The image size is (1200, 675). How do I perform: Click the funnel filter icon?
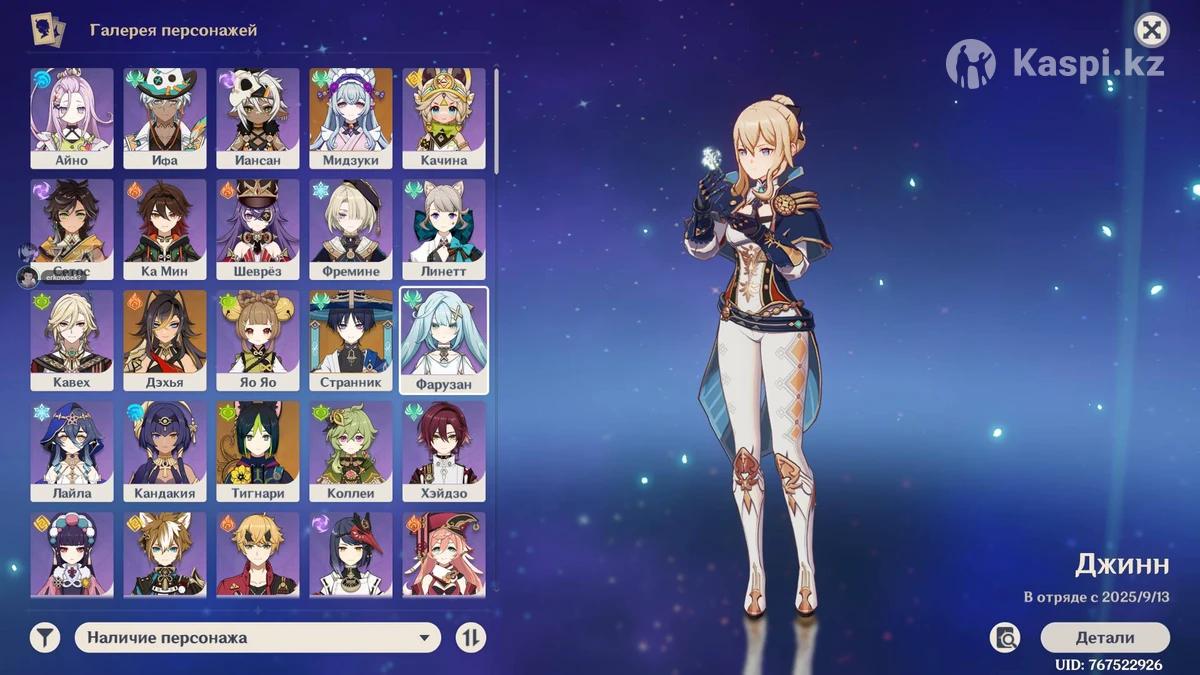pos(45,638)
